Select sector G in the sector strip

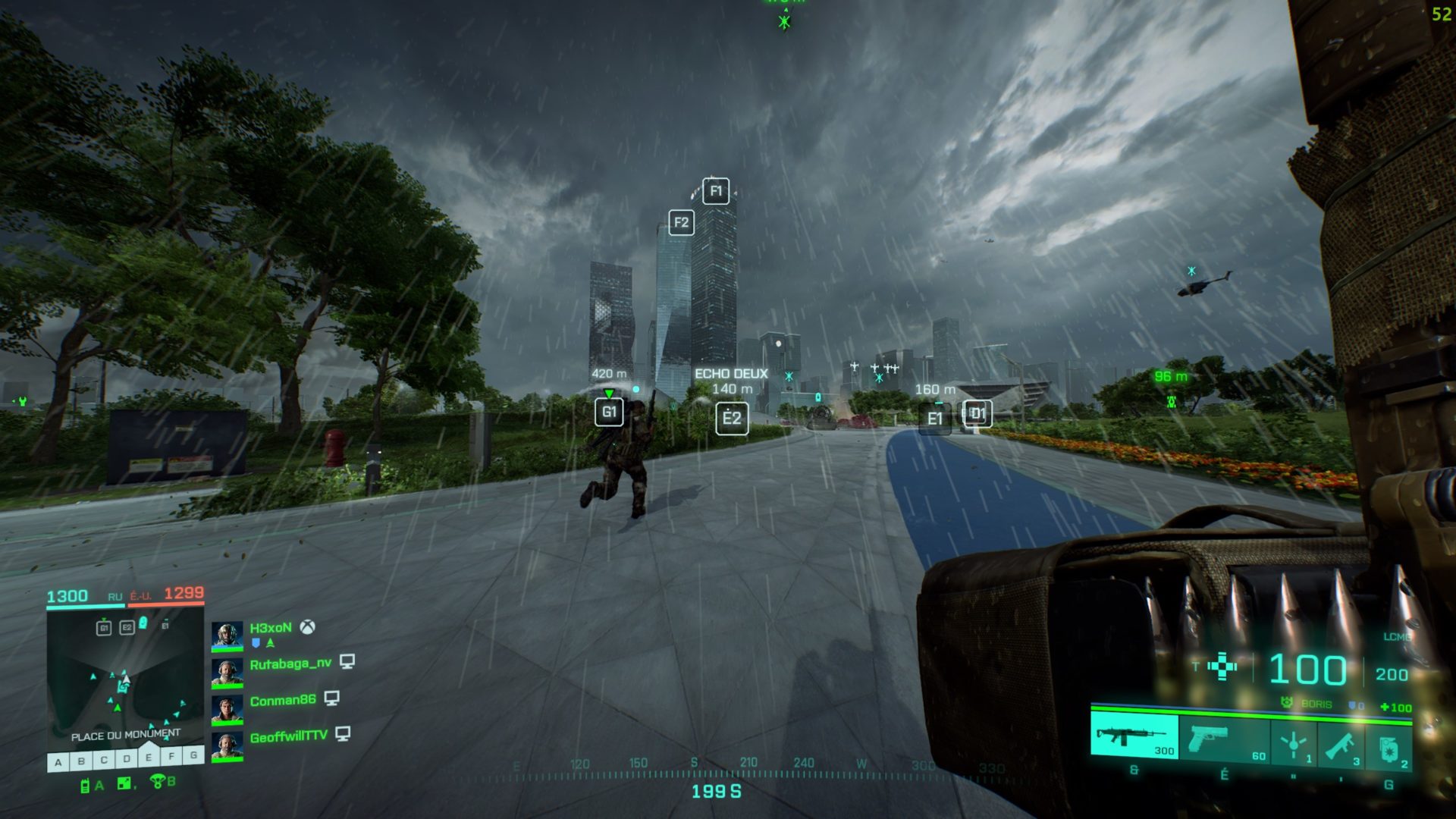pos(194,756)
